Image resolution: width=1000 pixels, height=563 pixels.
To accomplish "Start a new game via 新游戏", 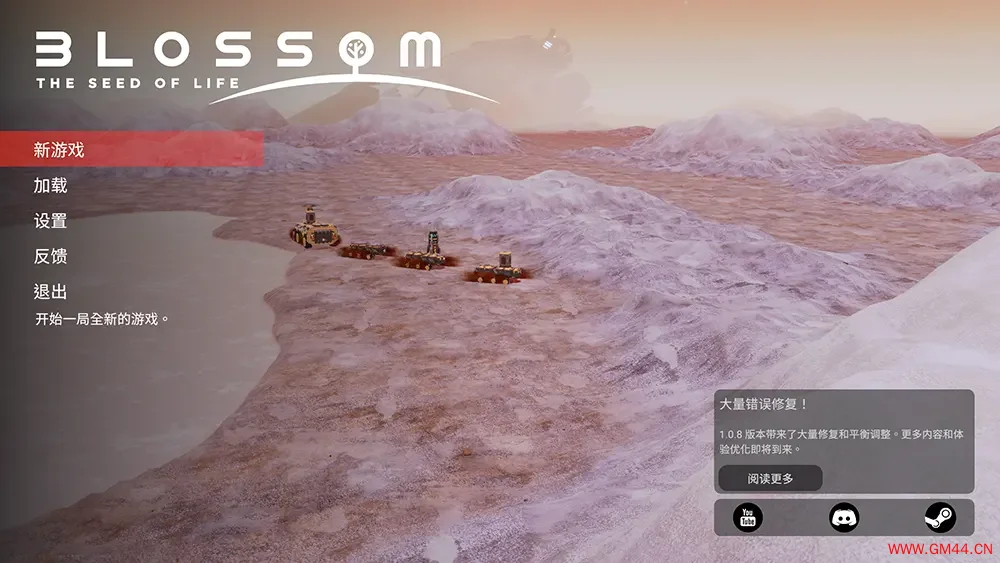I will 60,150.
